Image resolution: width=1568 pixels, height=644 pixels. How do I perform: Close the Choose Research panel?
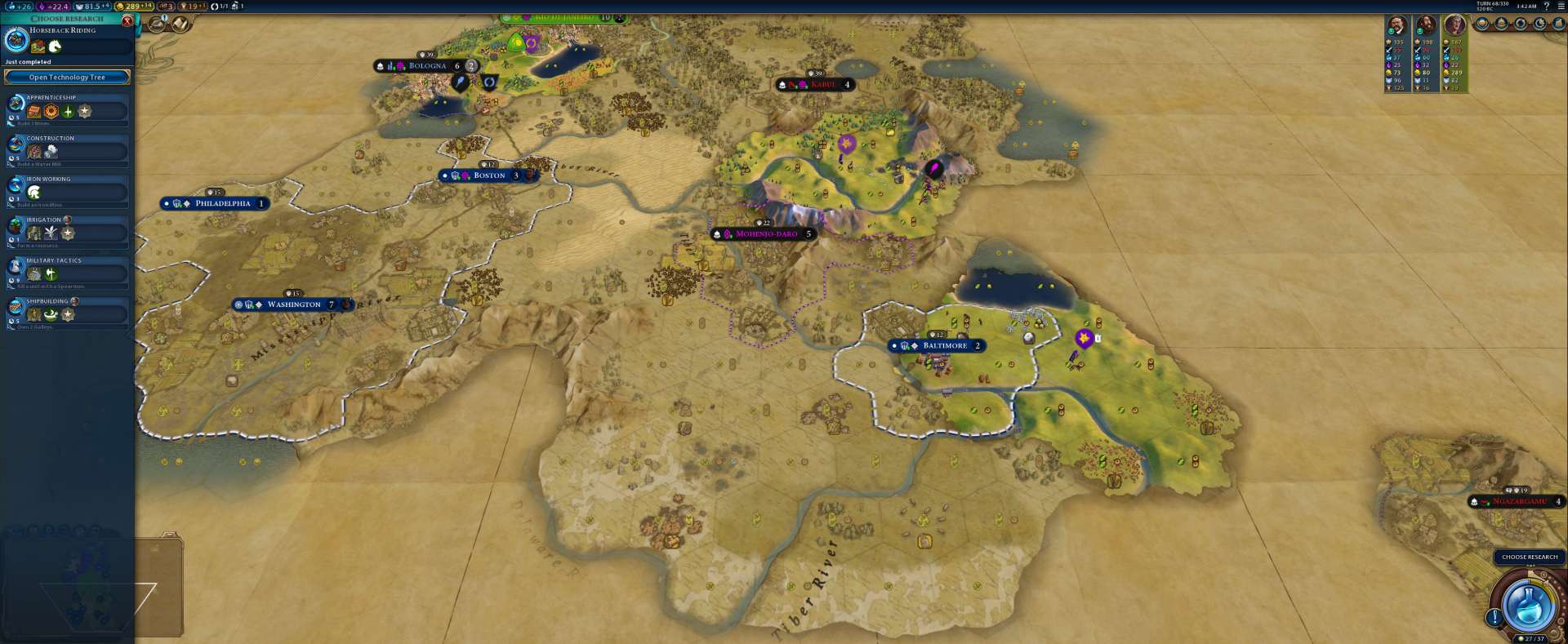click(x=127, y=20)
